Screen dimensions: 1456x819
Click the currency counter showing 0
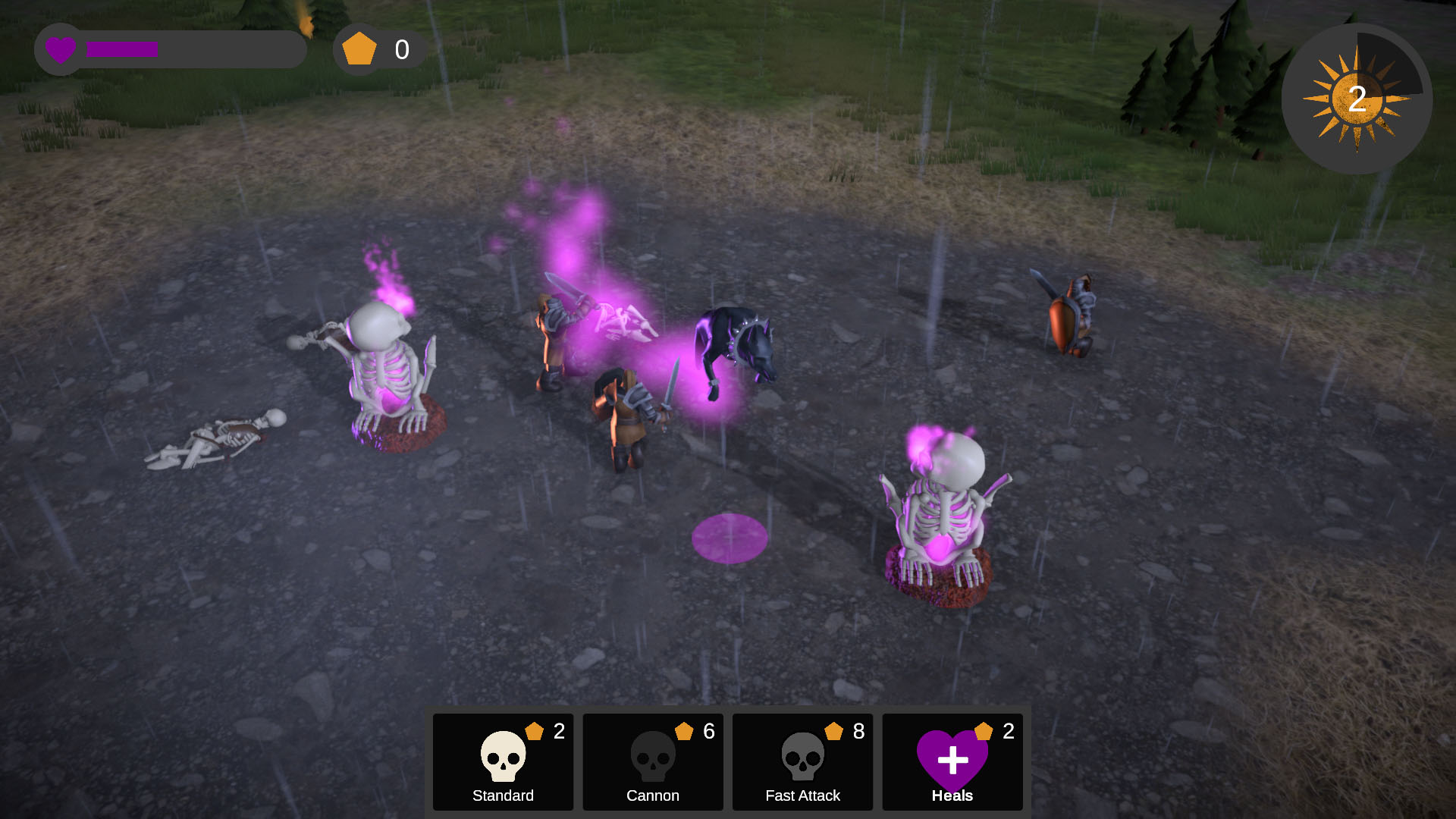[x=400, y=48]
